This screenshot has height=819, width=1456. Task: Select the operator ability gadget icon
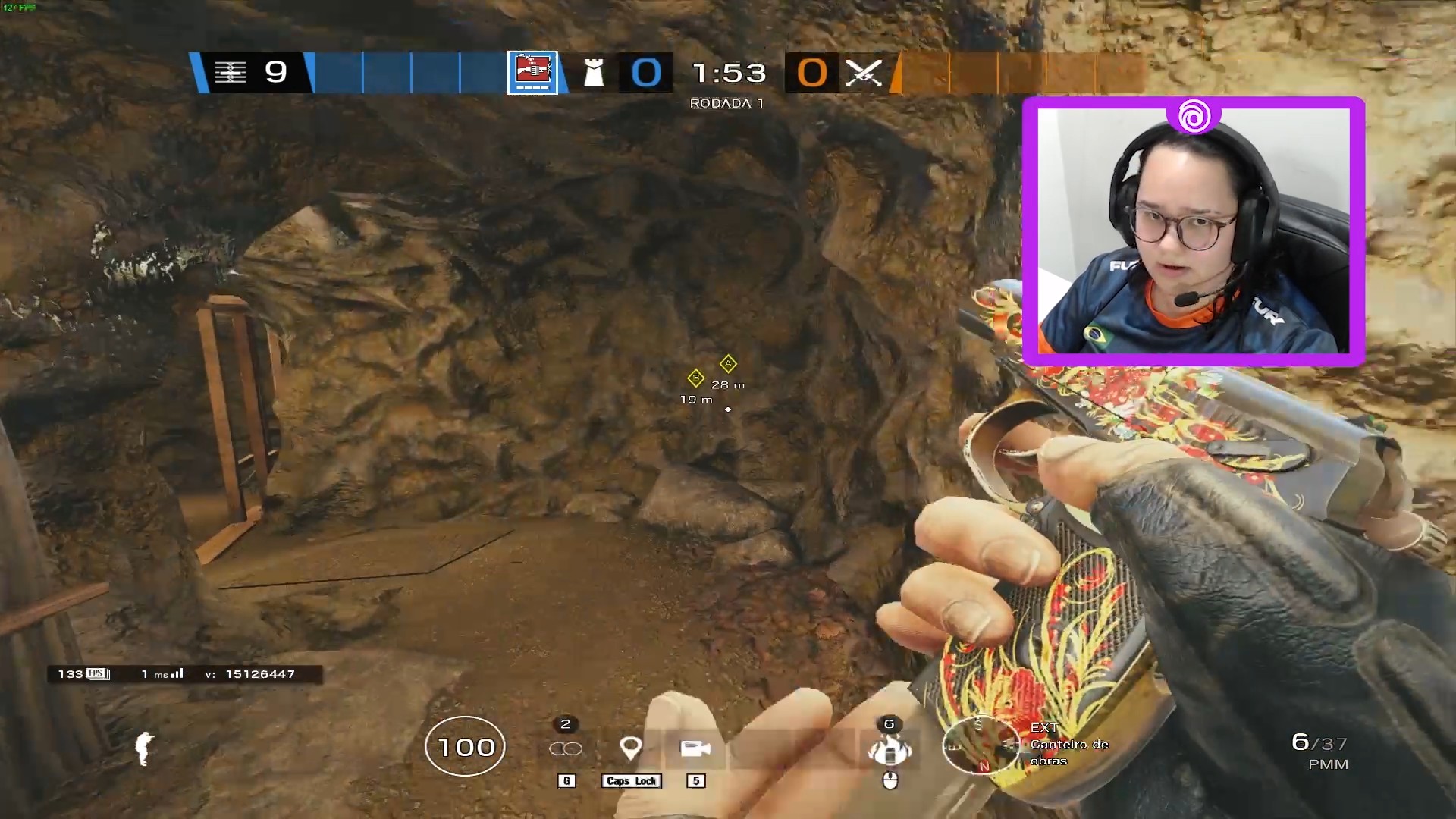(890, 750)
